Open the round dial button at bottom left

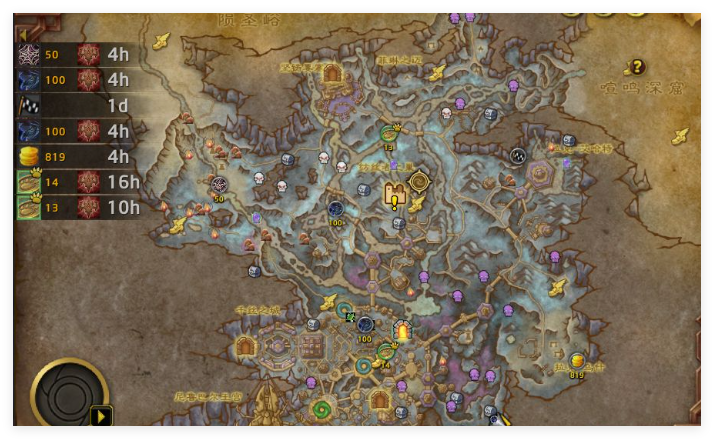[x=66, y=395]
